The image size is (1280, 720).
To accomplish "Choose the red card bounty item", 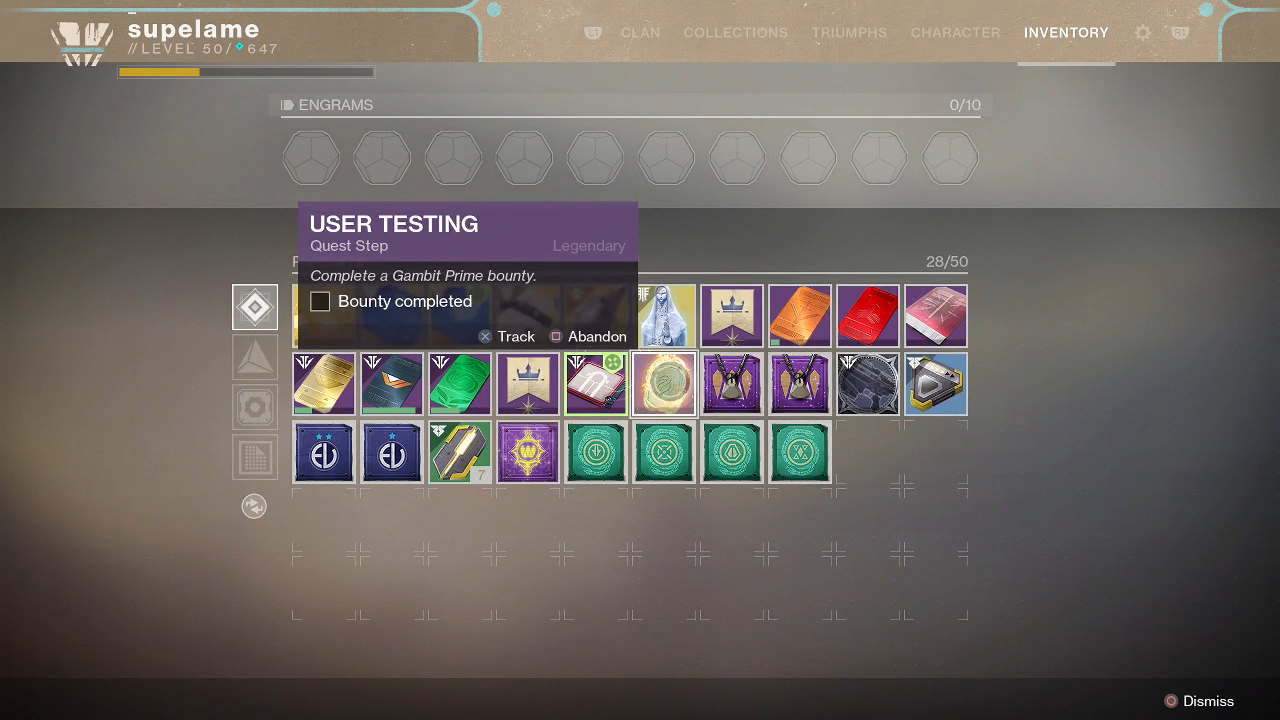I will (868, 316).
